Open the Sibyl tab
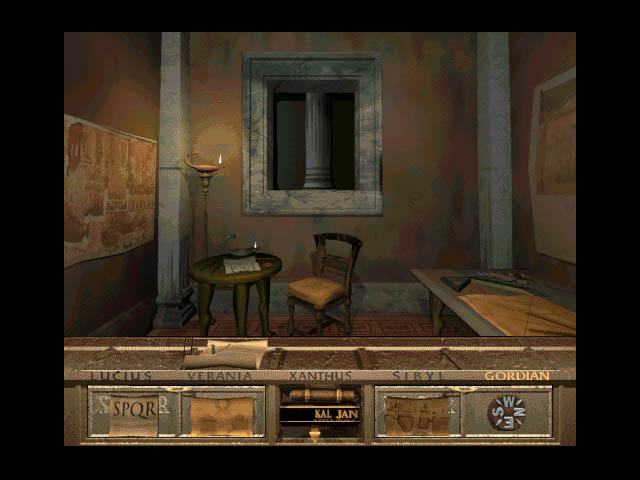 click(x=417, y=376)
